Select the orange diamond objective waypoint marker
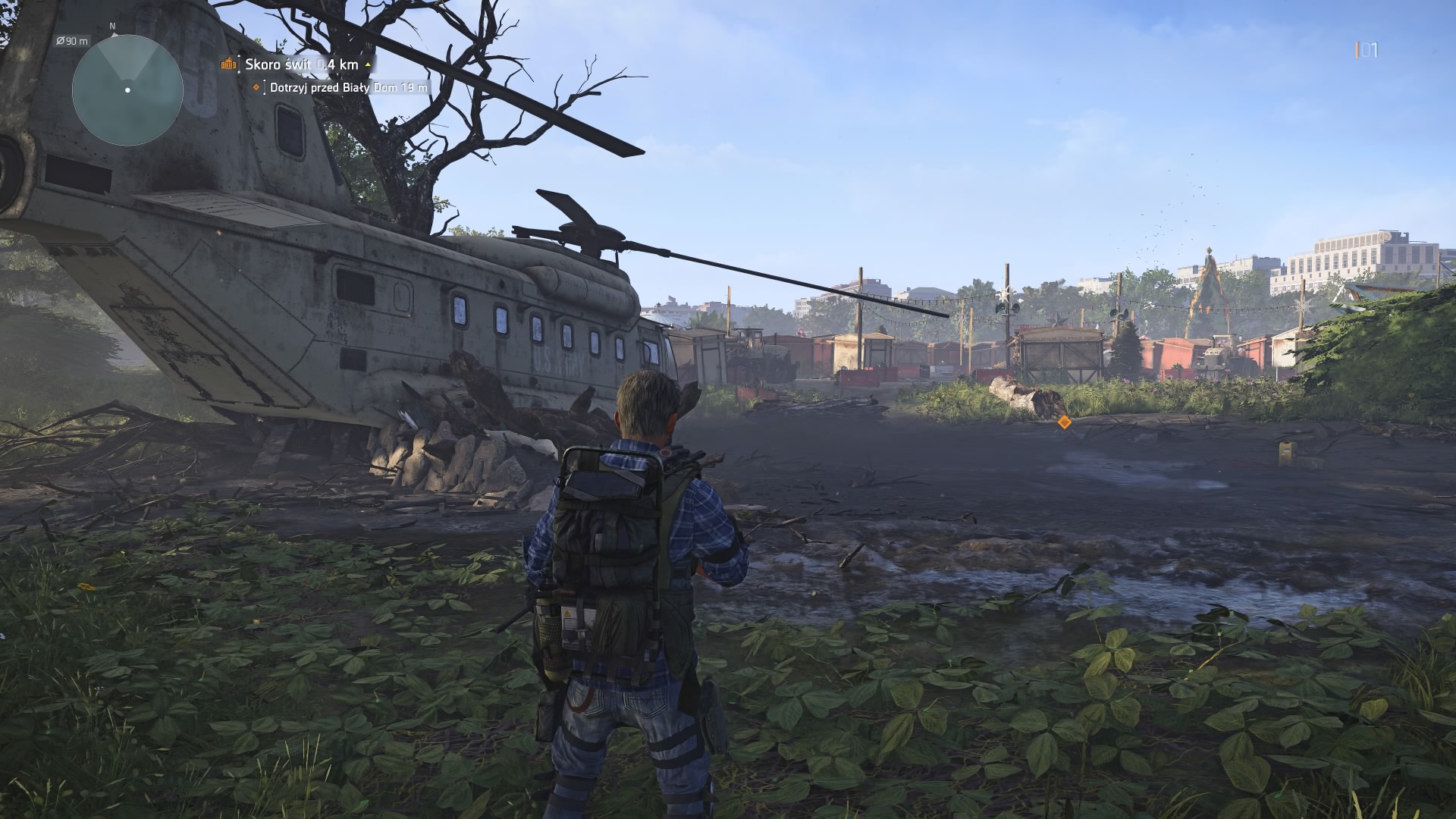Image resolution: width=1456 pixels, height=819 pixels. pyautogui.click(x=1065, y=422)
